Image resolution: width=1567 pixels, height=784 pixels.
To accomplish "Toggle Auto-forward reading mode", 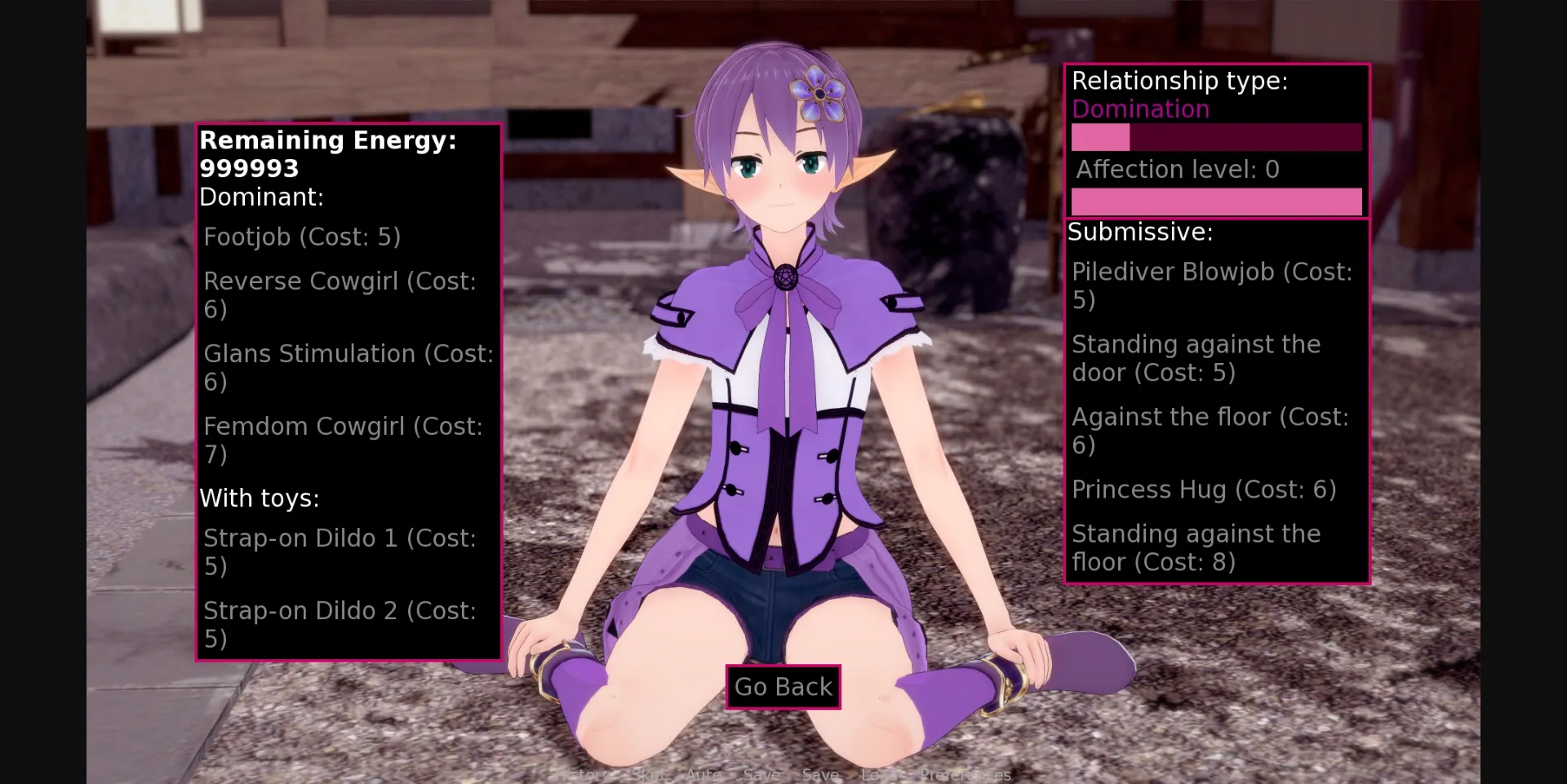I will [x=704, y=775].
